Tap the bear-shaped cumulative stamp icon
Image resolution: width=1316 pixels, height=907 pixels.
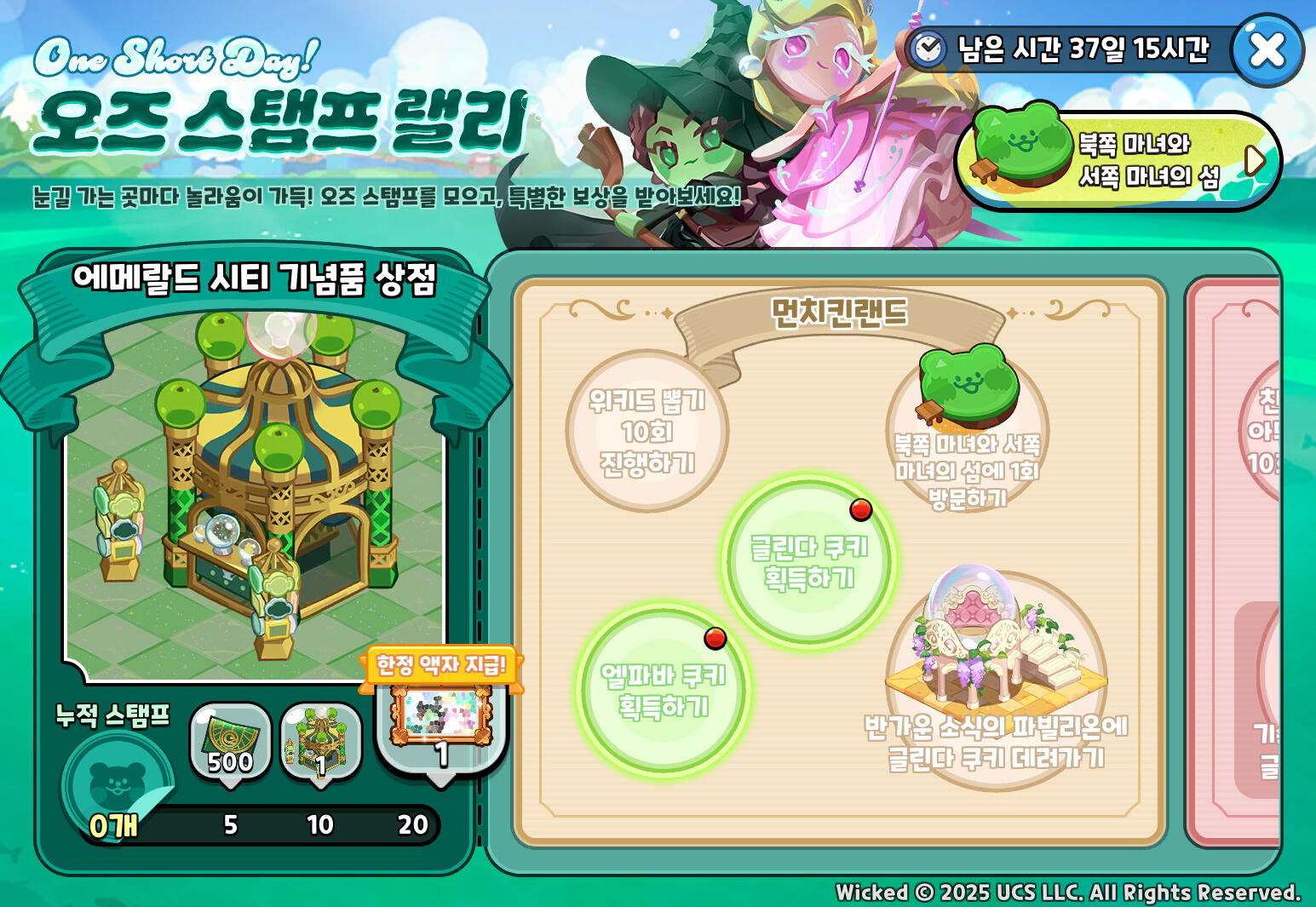tap(117, 783)
